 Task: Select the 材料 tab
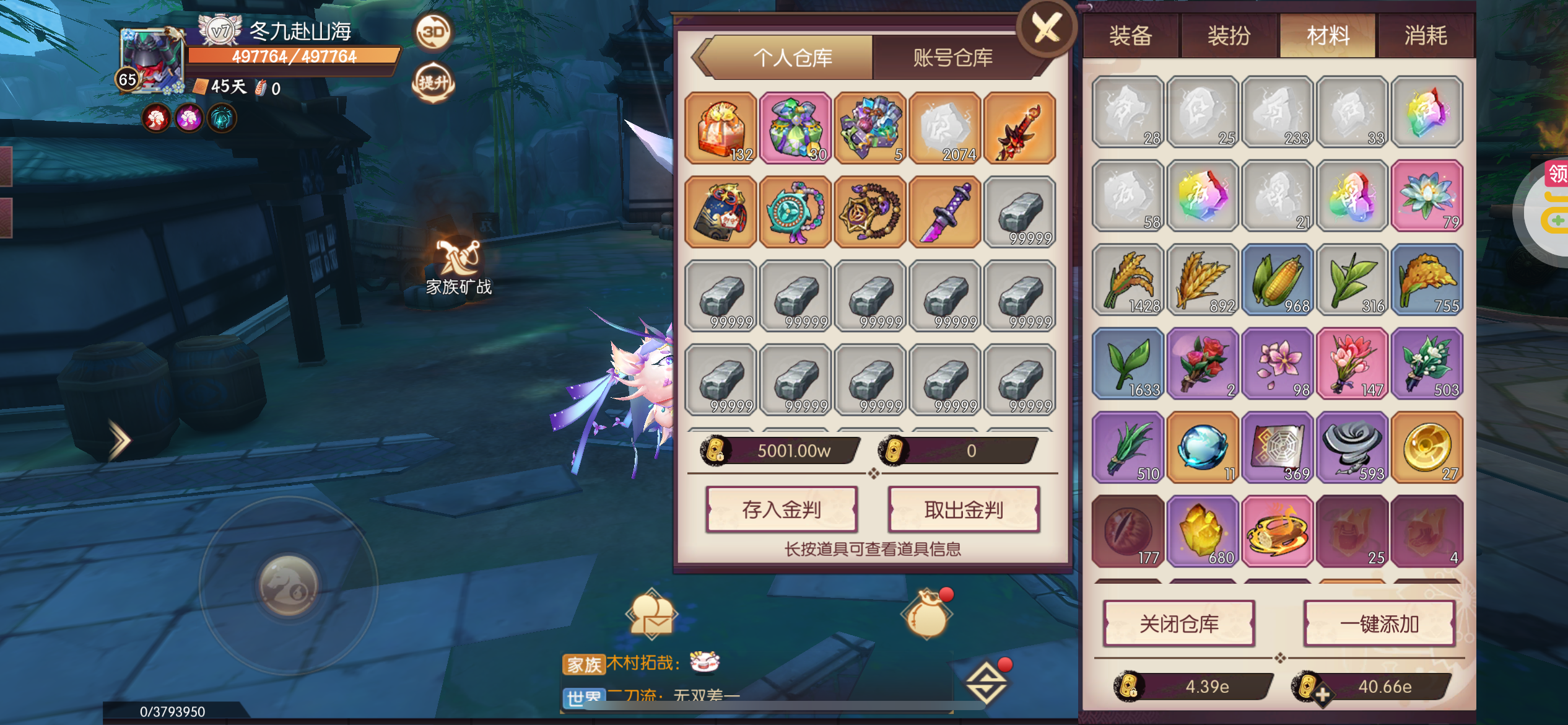point(1328,36)
